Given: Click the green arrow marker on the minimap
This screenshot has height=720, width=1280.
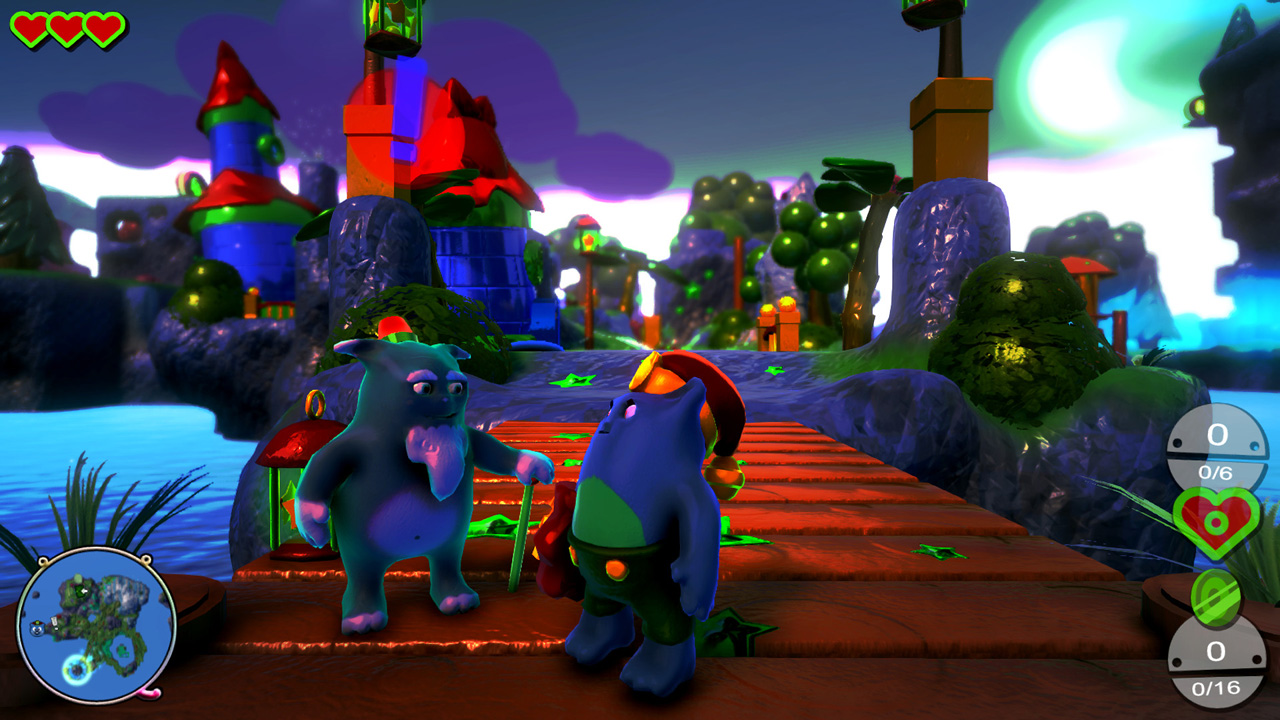Looking at the screenshot, I should (x=80, y=590).
